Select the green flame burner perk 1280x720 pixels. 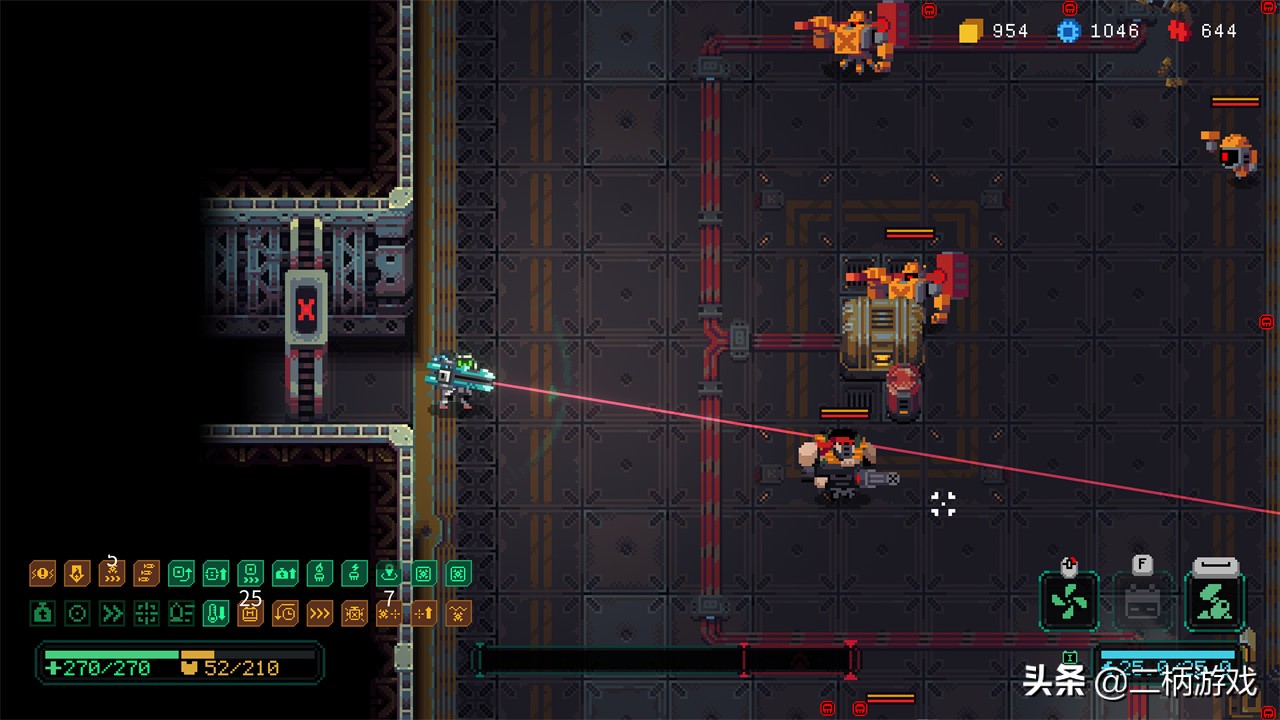pos(320,573)
